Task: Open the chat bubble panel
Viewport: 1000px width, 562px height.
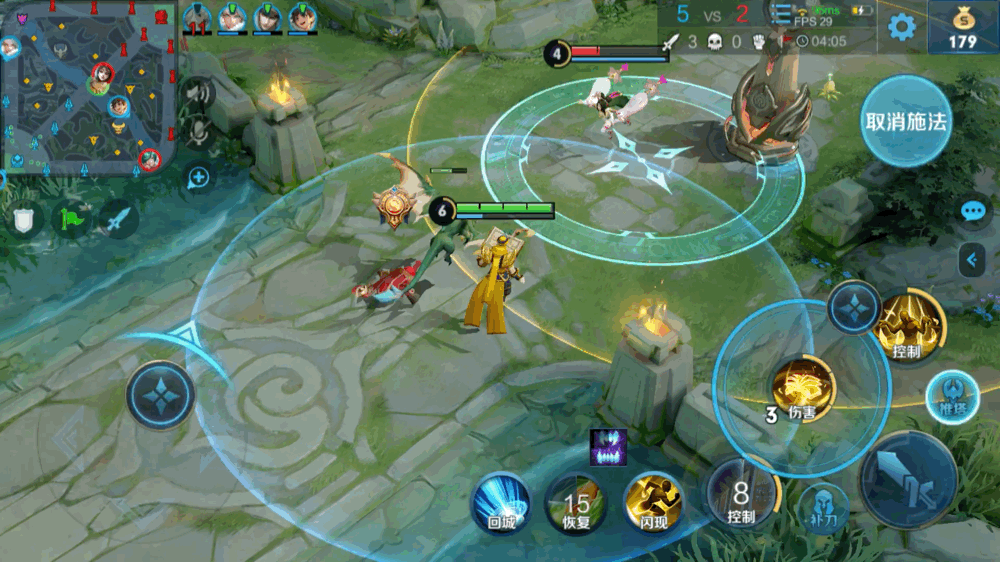Action: point(973,211)
